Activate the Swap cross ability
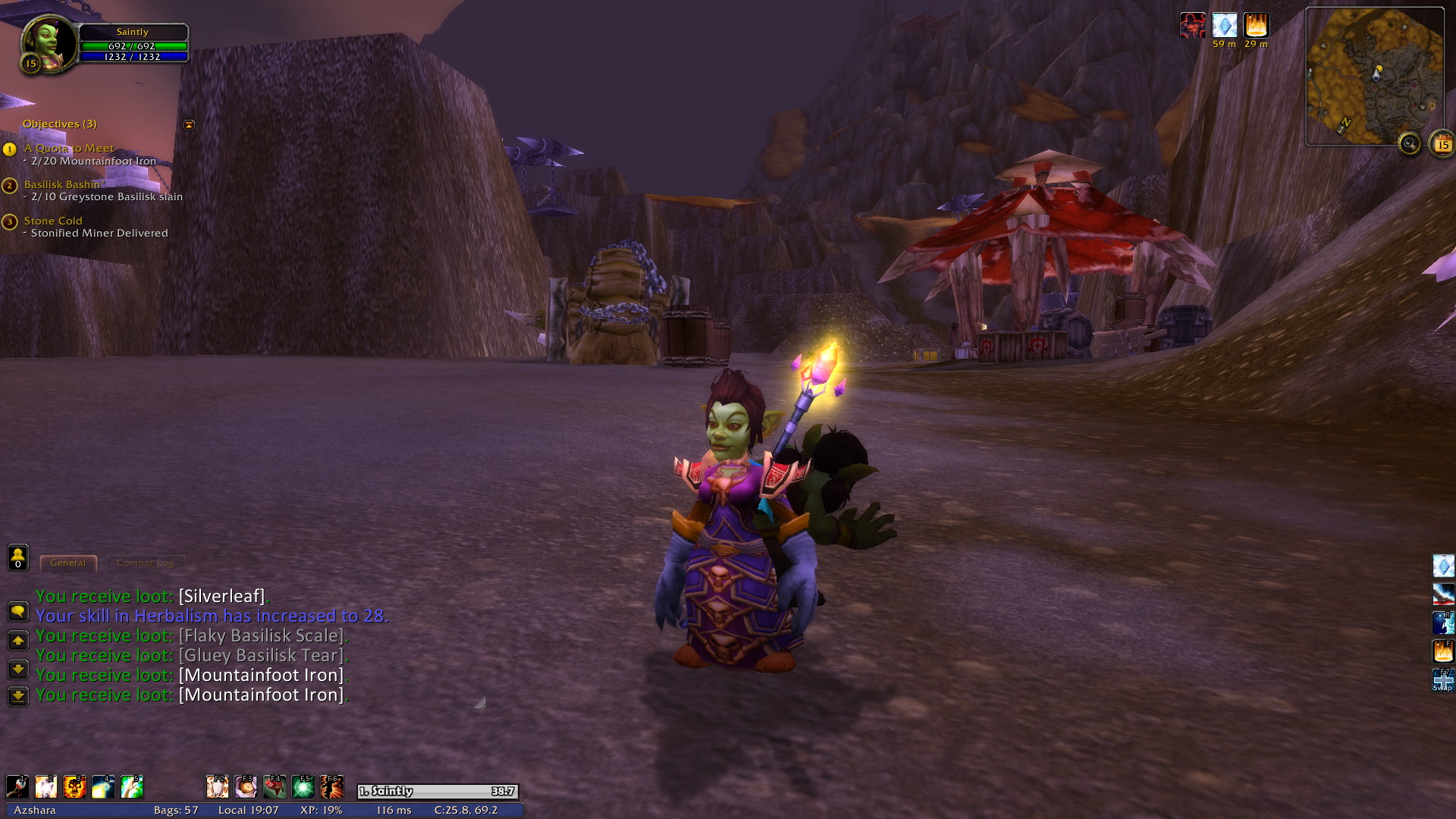1456x819 pixels. point(1442,679)
